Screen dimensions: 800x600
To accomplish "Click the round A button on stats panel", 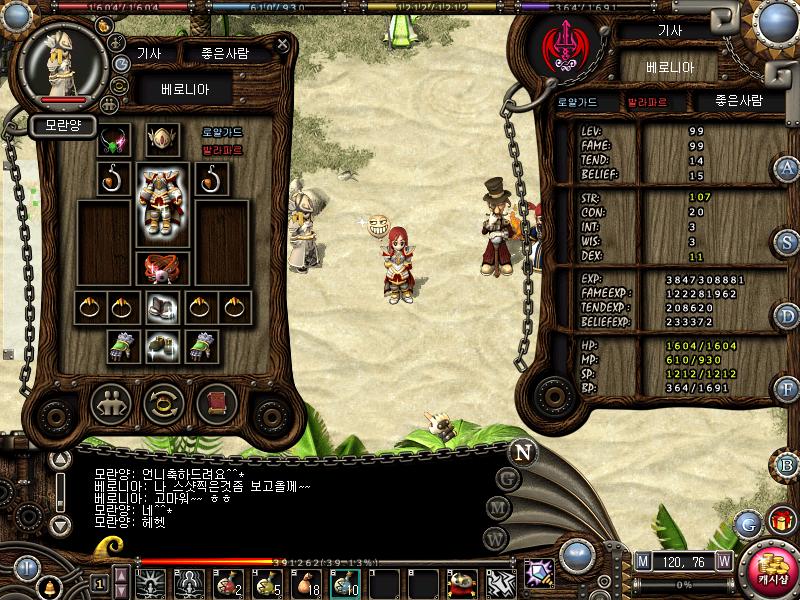I will [787, 168].
